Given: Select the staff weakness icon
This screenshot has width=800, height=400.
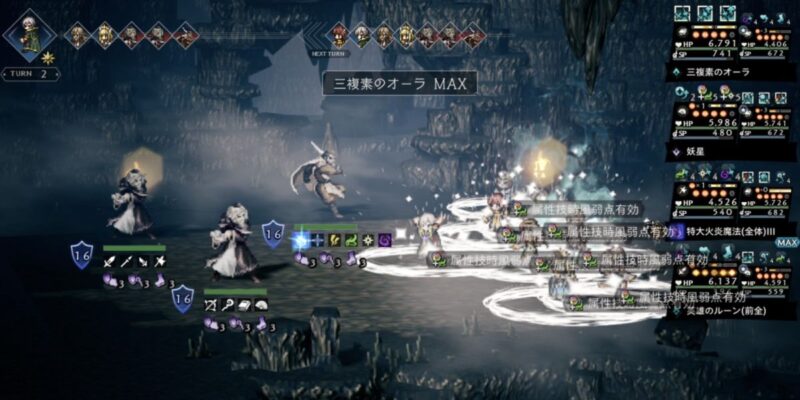Looking at the screenshot, I should 228,304.
